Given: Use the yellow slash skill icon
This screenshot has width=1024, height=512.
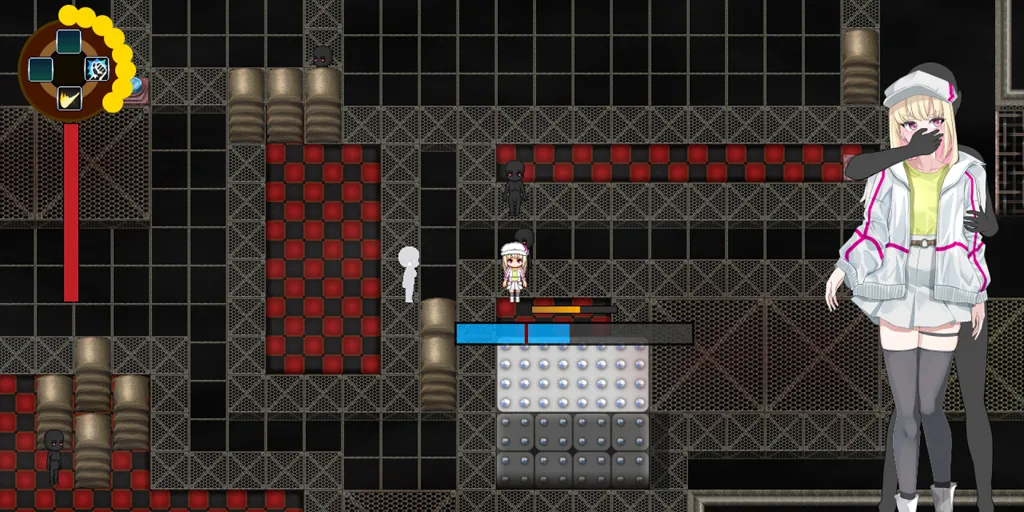Looking at the screenshot, I should (68, 98).
